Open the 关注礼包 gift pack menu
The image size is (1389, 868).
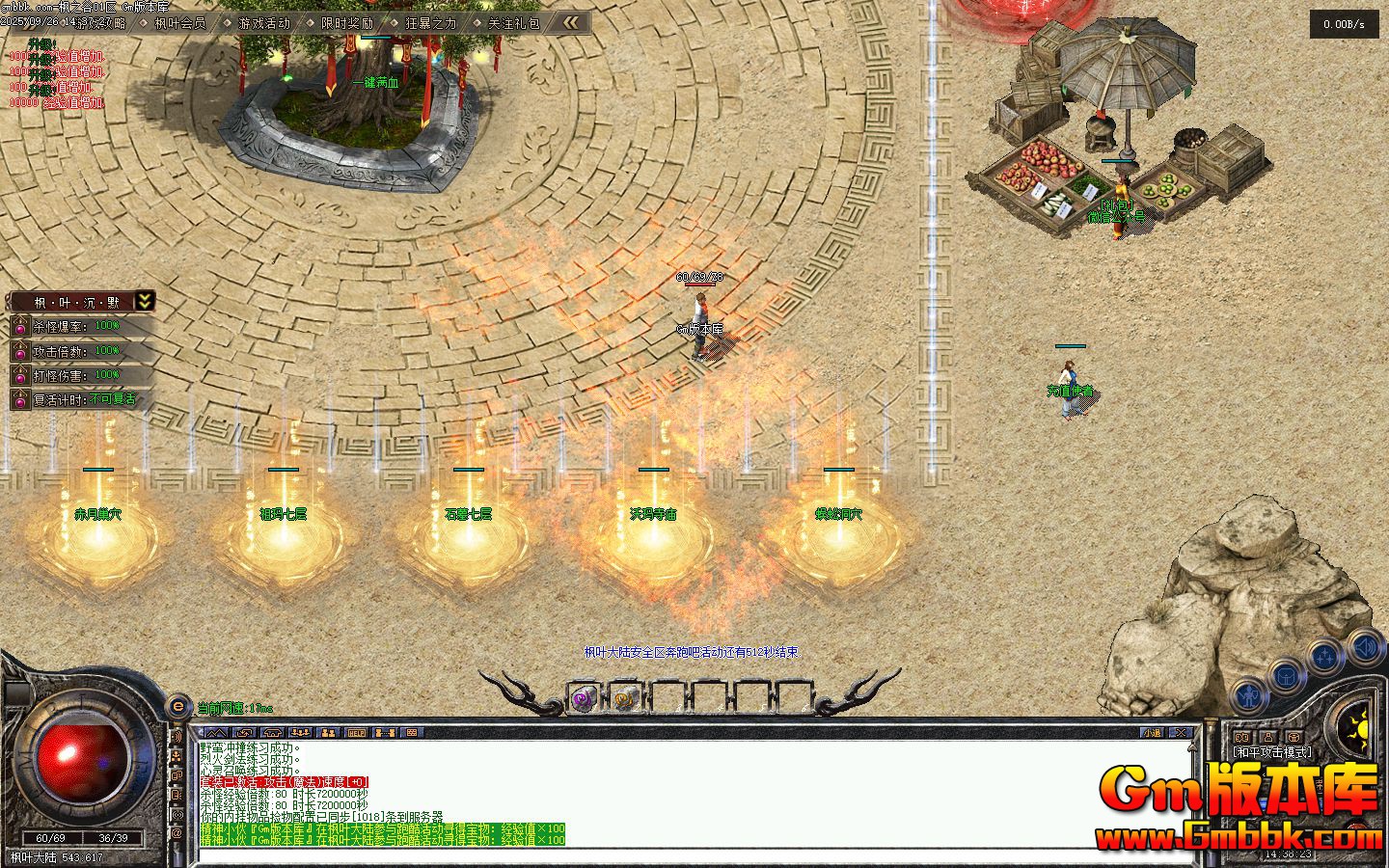click(513, 22)
